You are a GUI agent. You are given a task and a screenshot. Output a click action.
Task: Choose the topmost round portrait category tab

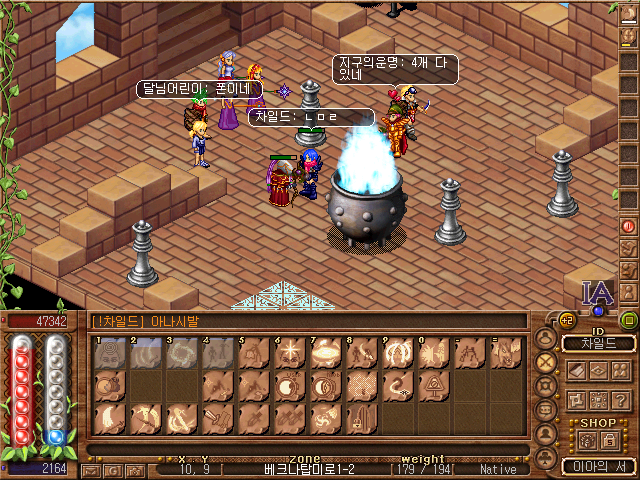[546, 337]
